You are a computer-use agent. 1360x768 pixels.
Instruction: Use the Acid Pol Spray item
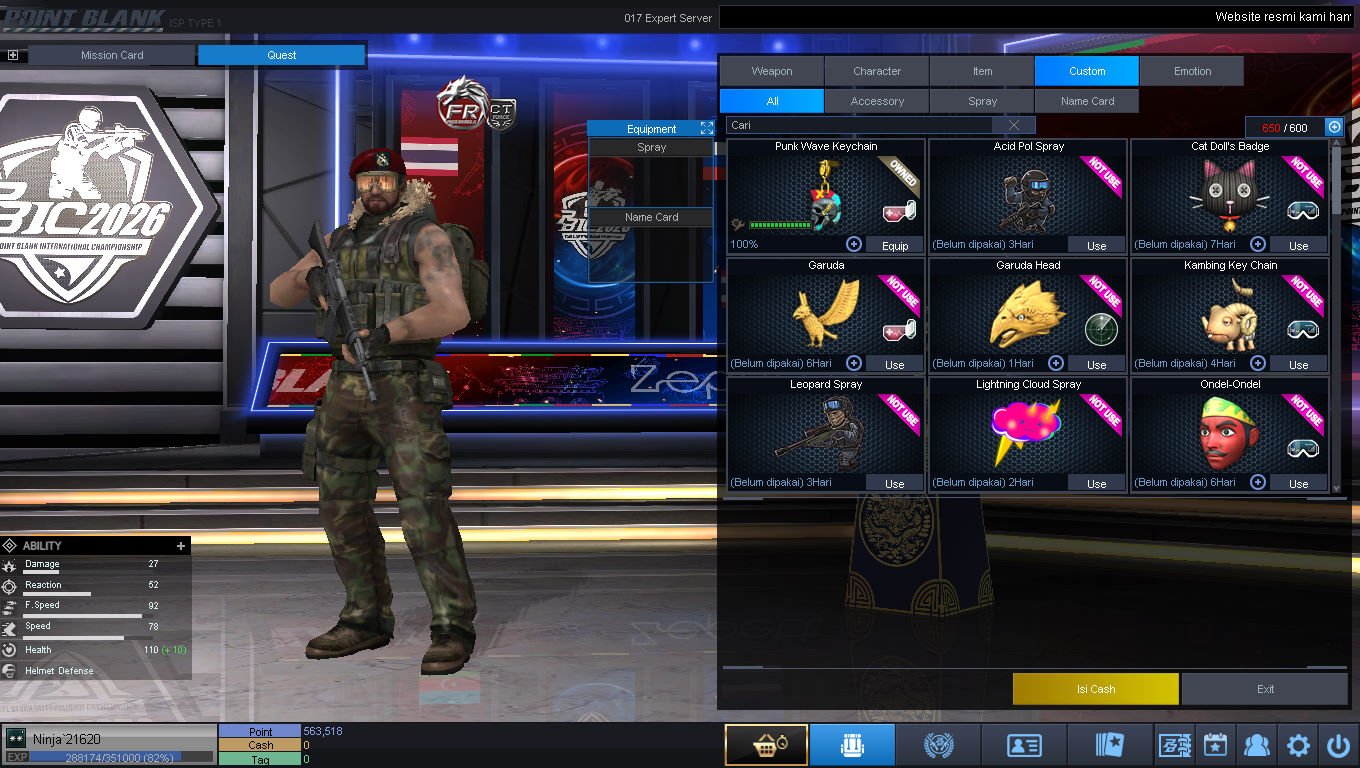(x=1096, y=245)
